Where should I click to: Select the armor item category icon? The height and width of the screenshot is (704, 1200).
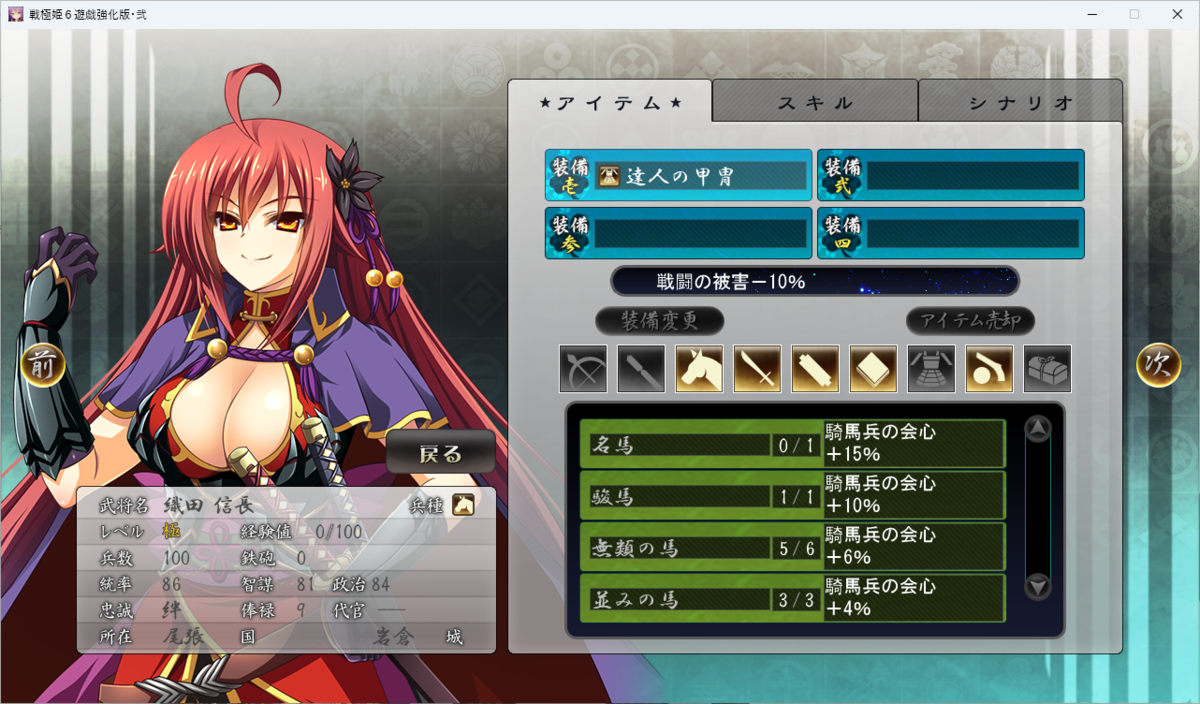[931, 368]
